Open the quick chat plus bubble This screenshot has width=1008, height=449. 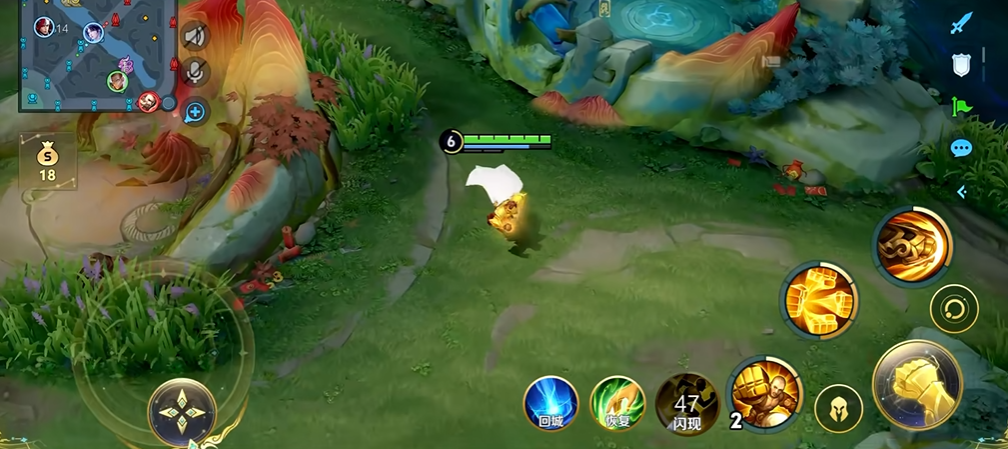tap(195, 112)
